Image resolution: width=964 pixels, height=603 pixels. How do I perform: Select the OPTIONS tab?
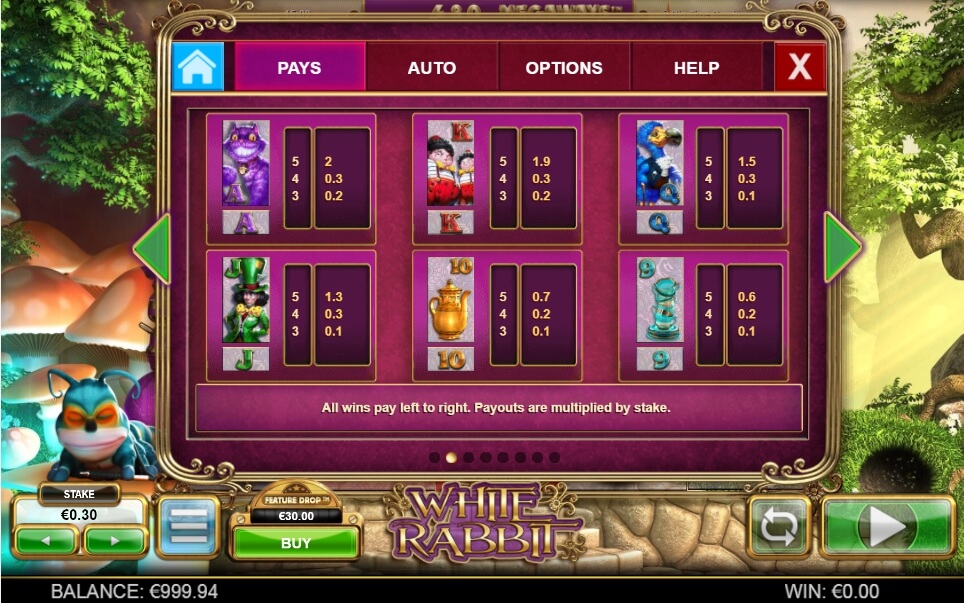point(564,68)
